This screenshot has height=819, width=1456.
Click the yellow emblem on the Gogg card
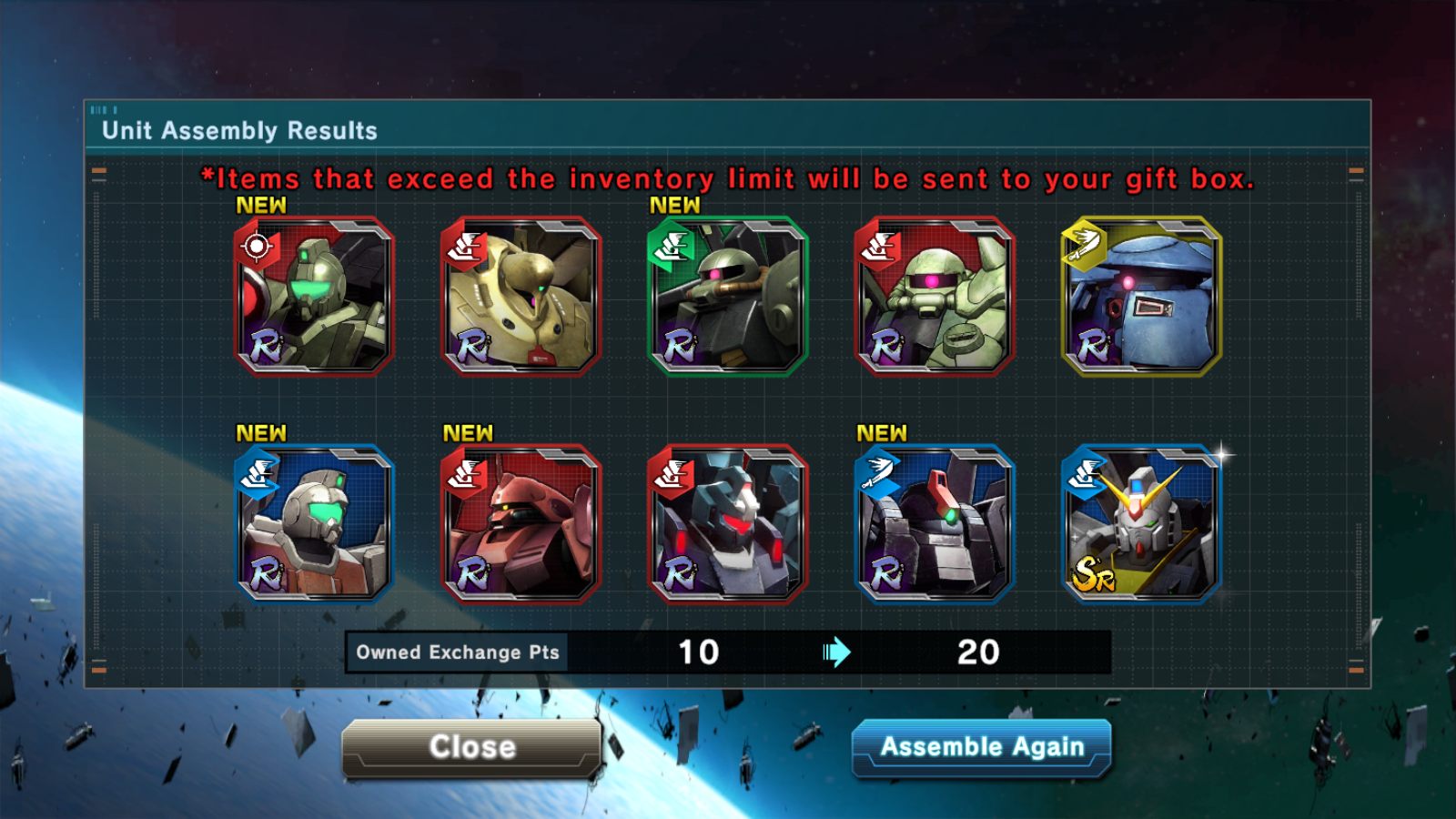tap(1084, 244)
